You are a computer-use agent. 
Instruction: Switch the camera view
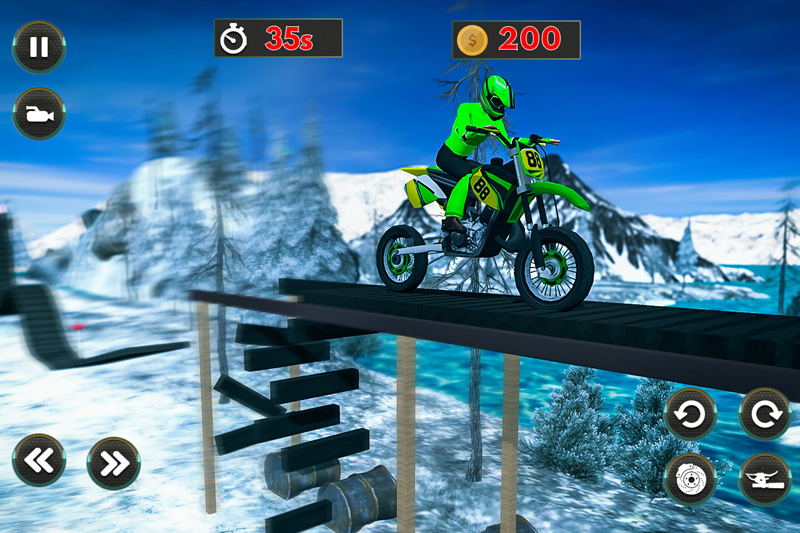click(x=39, y=114)
